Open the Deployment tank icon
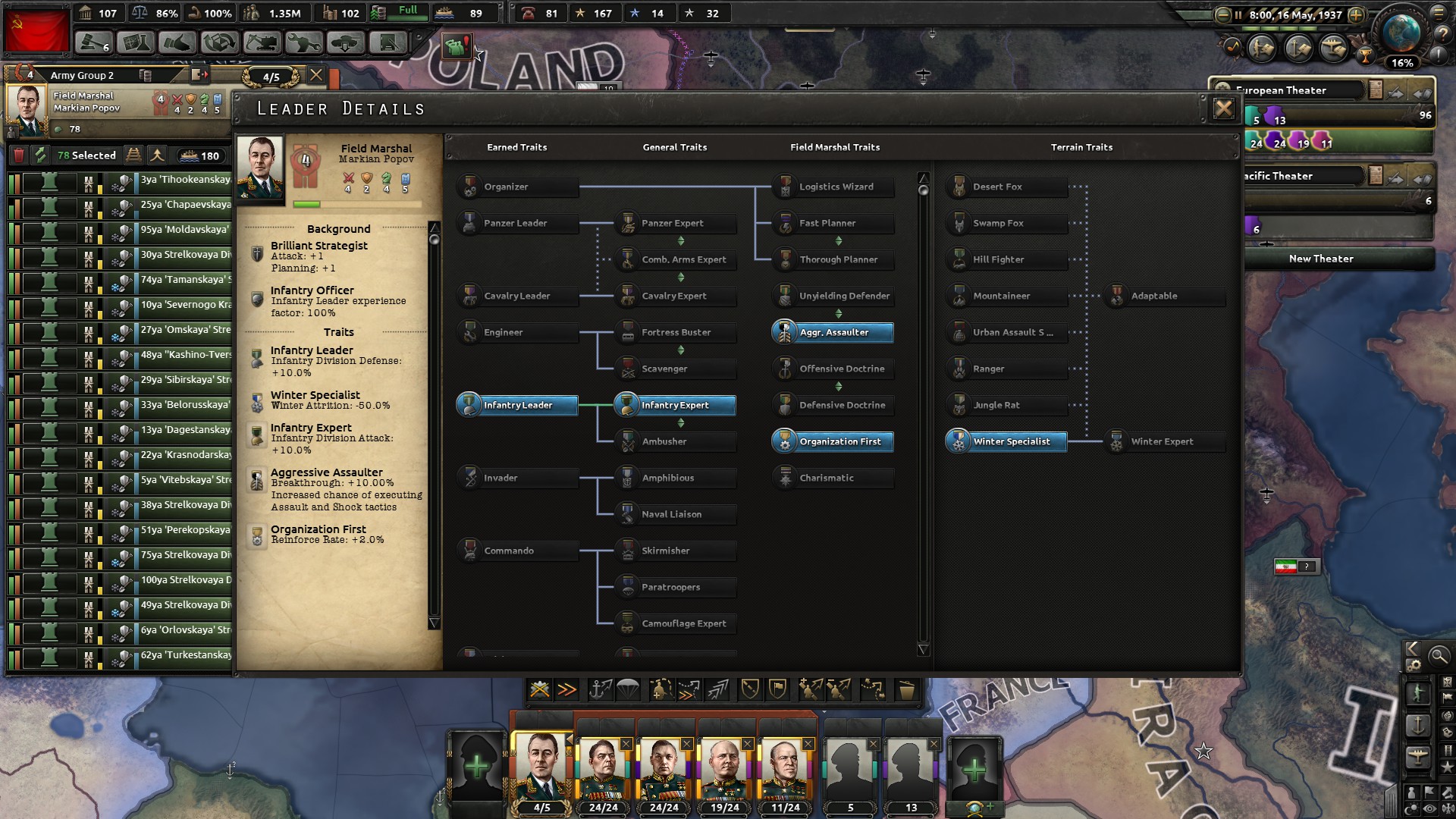The height and width of the screenshot is (819, 1456). [347, 43]
